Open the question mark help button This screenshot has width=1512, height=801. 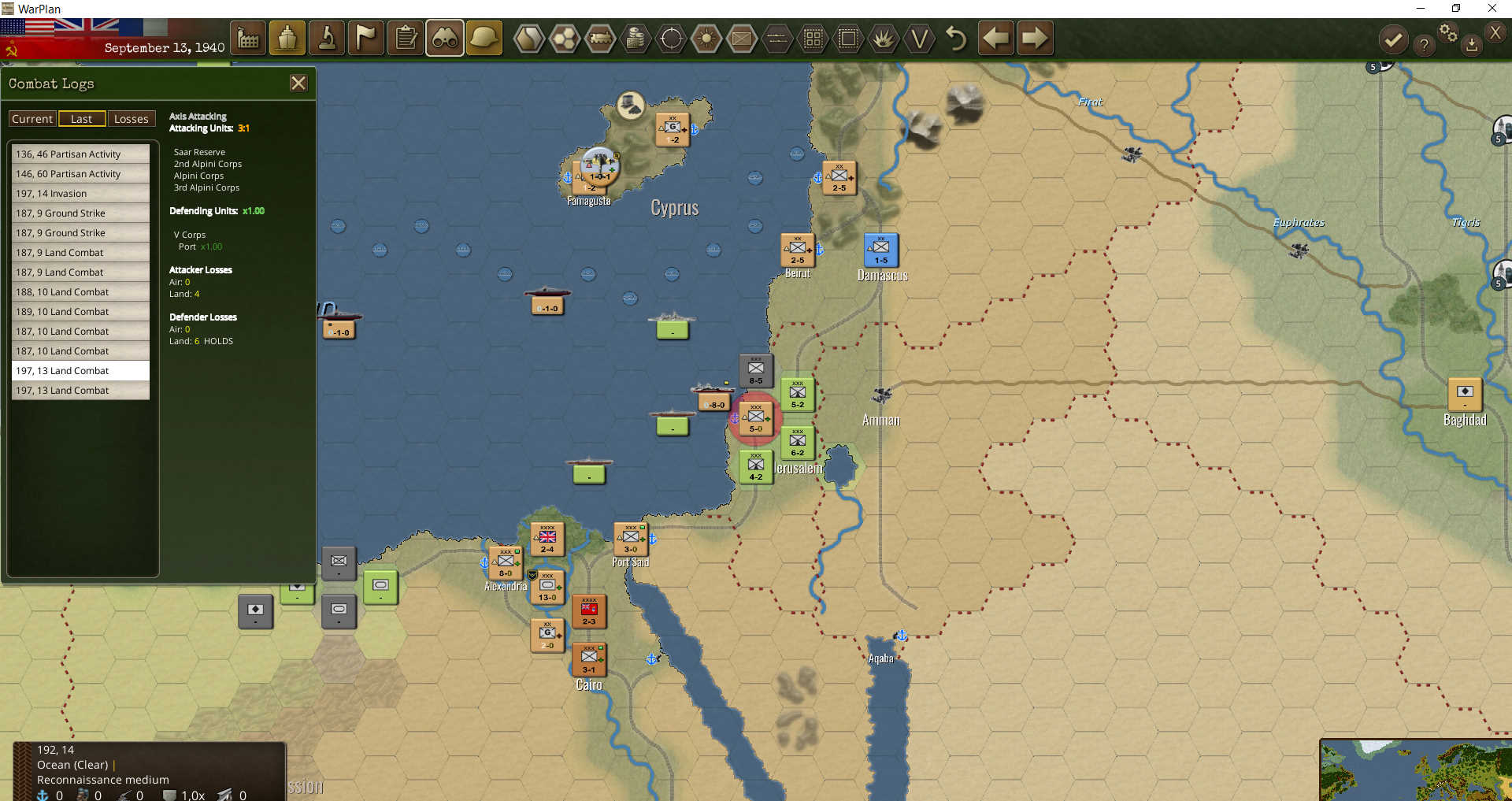click(x=1424, y=45)
